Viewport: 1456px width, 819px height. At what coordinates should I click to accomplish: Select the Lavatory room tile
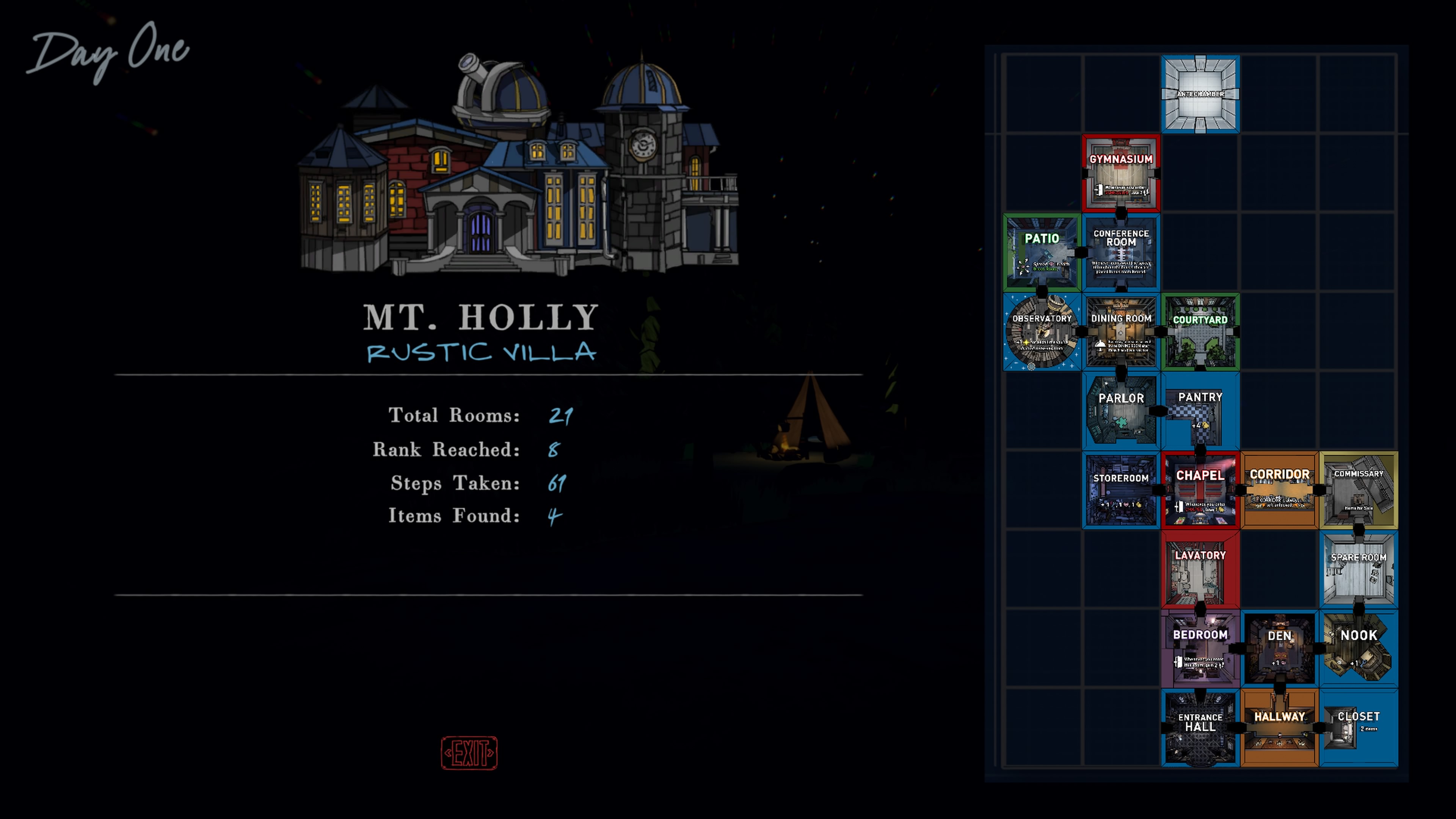tap(1200, 569)
